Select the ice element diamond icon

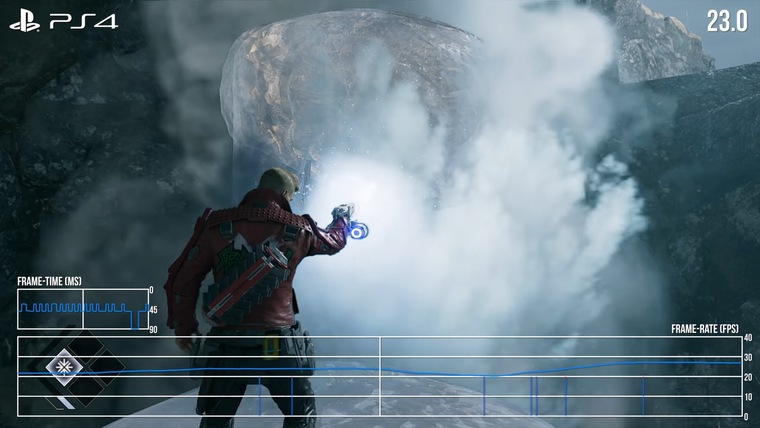coord(63,362)
